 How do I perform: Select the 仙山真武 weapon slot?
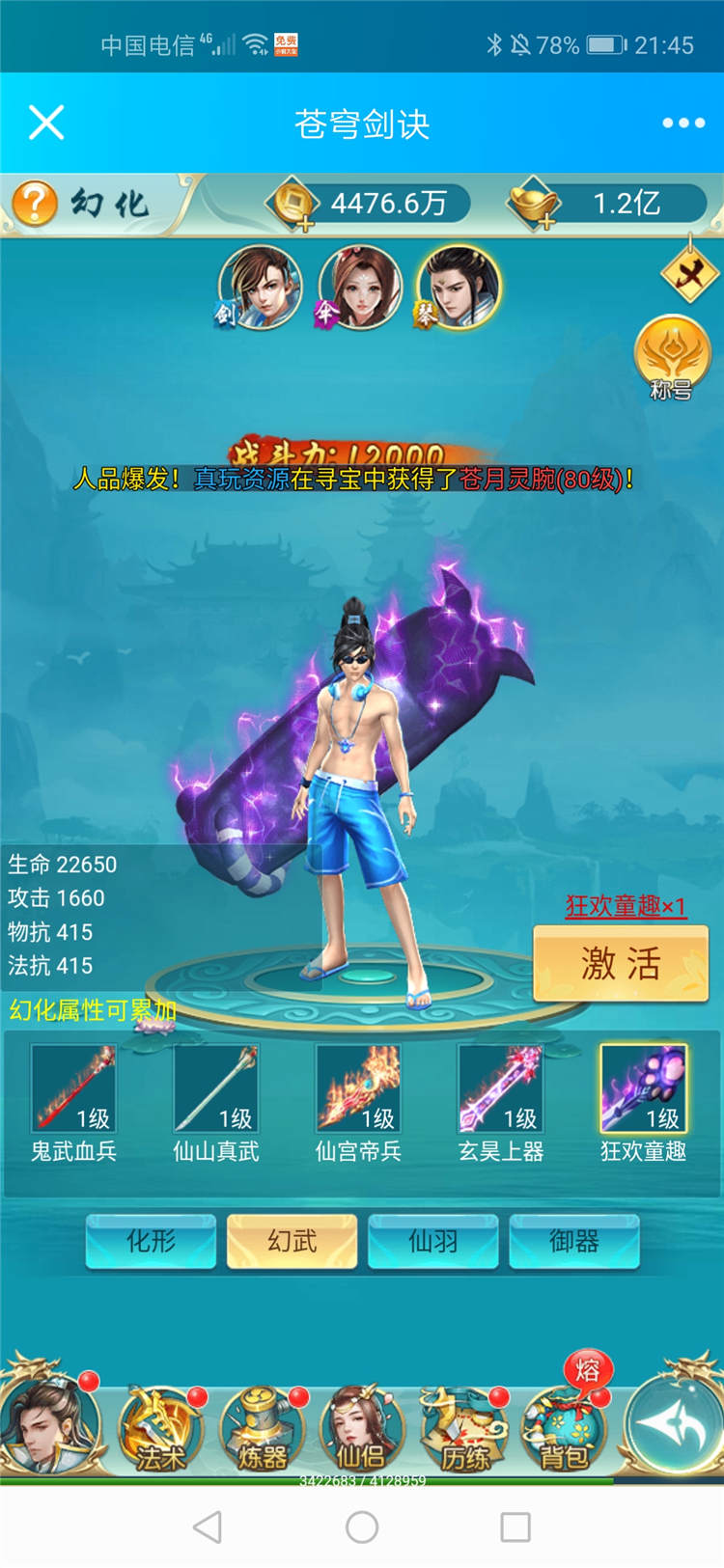216,1089
